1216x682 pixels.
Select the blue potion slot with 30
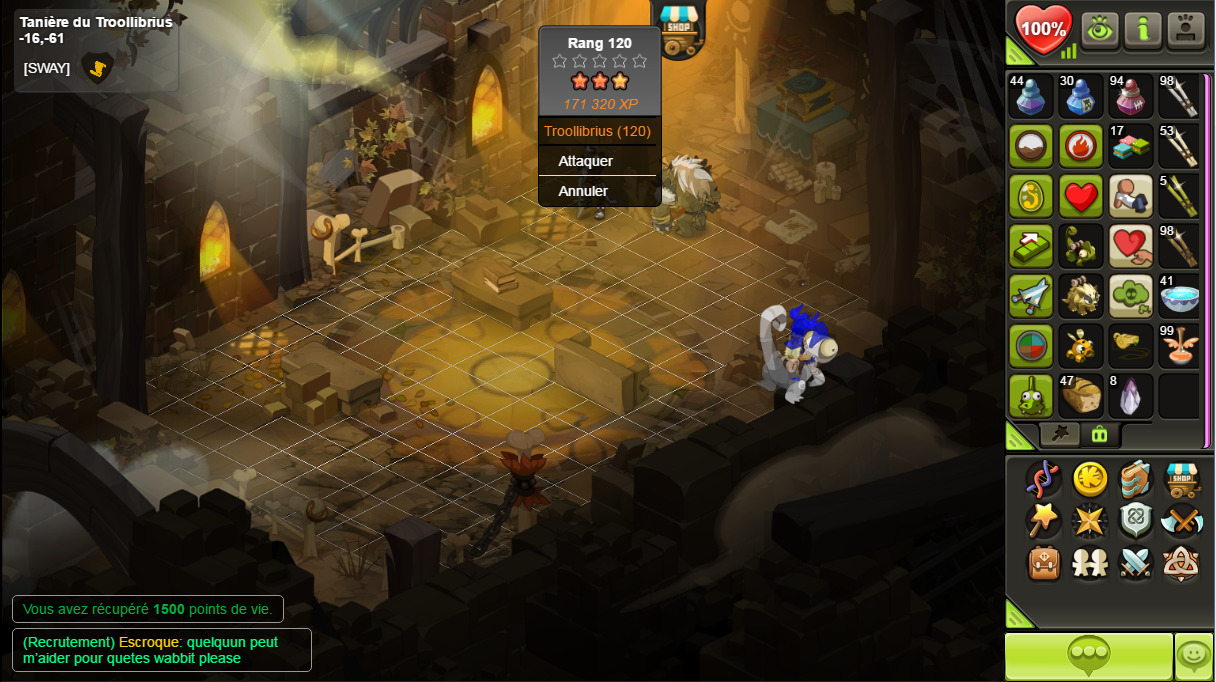click(x=1081, y=96)
